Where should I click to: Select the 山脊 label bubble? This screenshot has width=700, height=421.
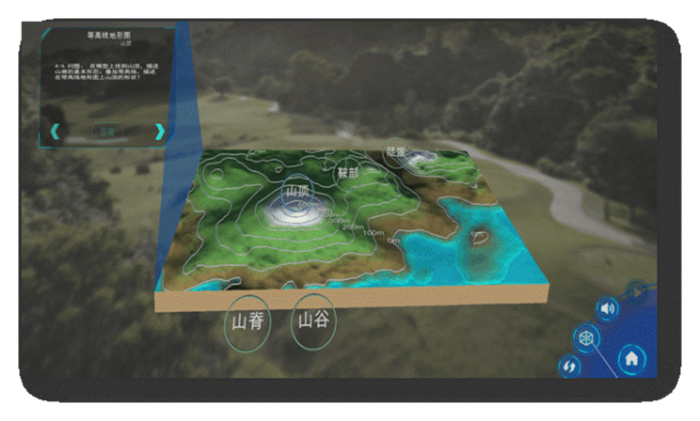[x=245, y=323]
